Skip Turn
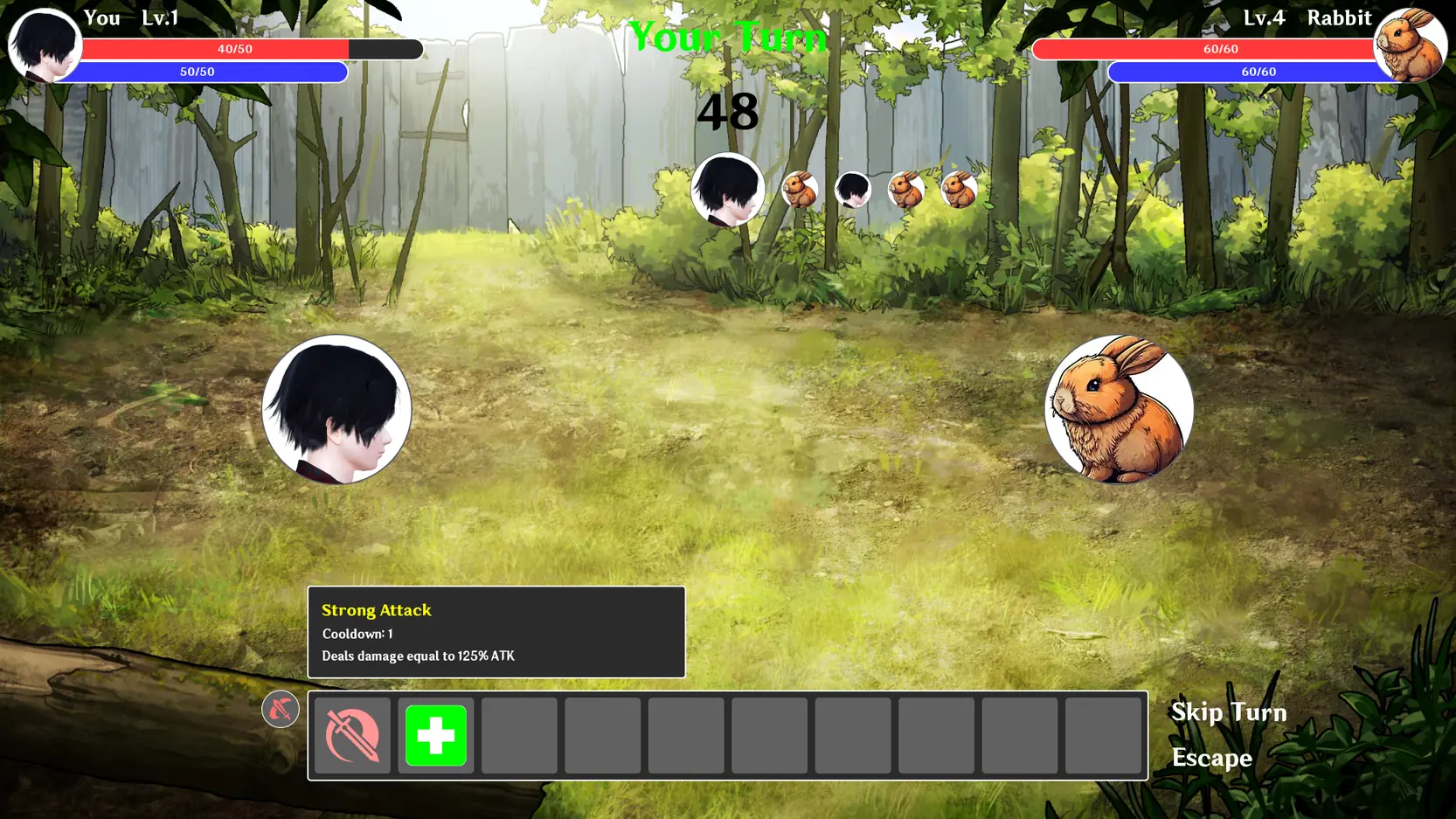The height and width of the screenshot is (819, 1456). 1228,712
